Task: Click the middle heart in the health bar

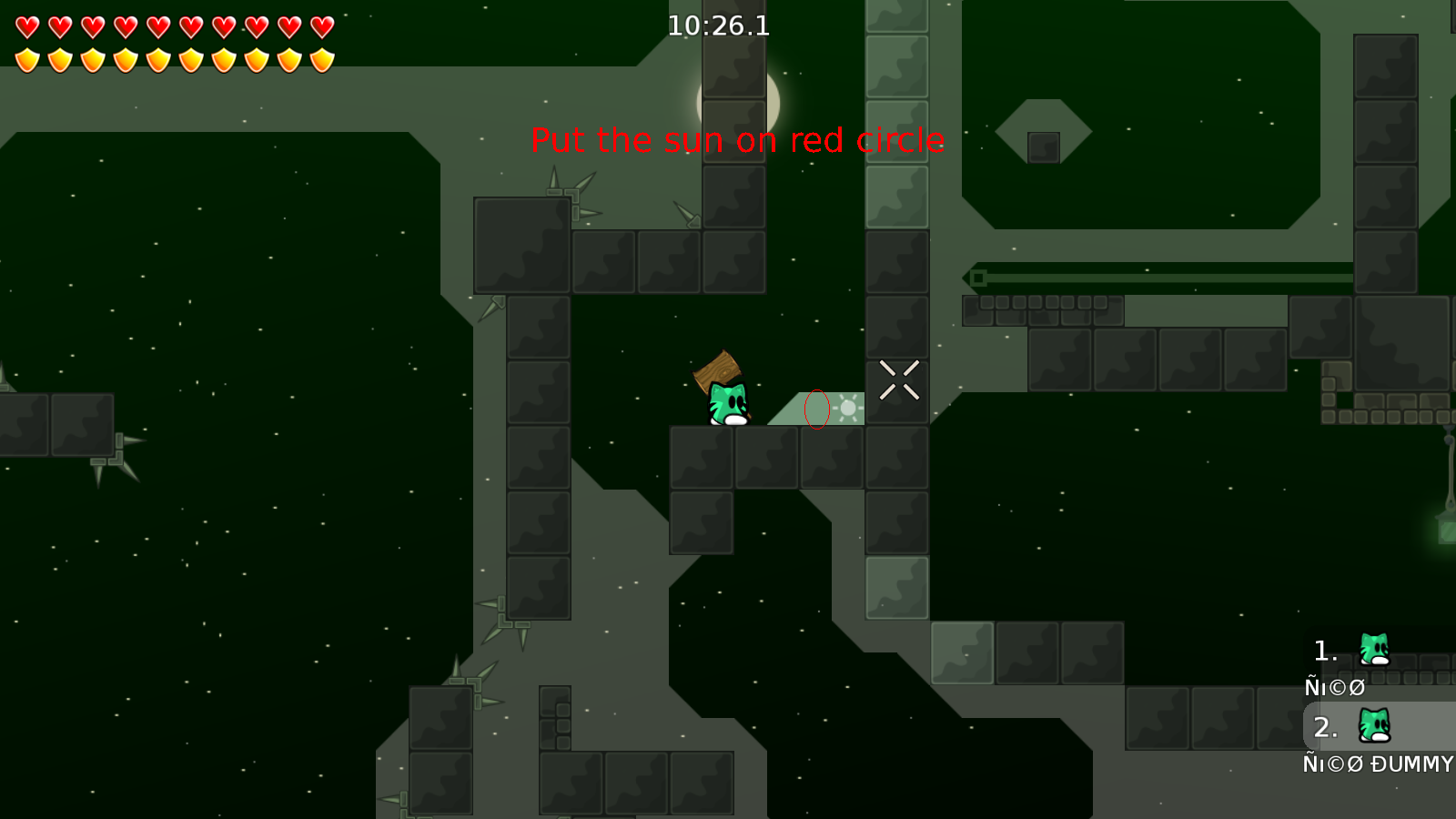Action: tap(158, 25)
